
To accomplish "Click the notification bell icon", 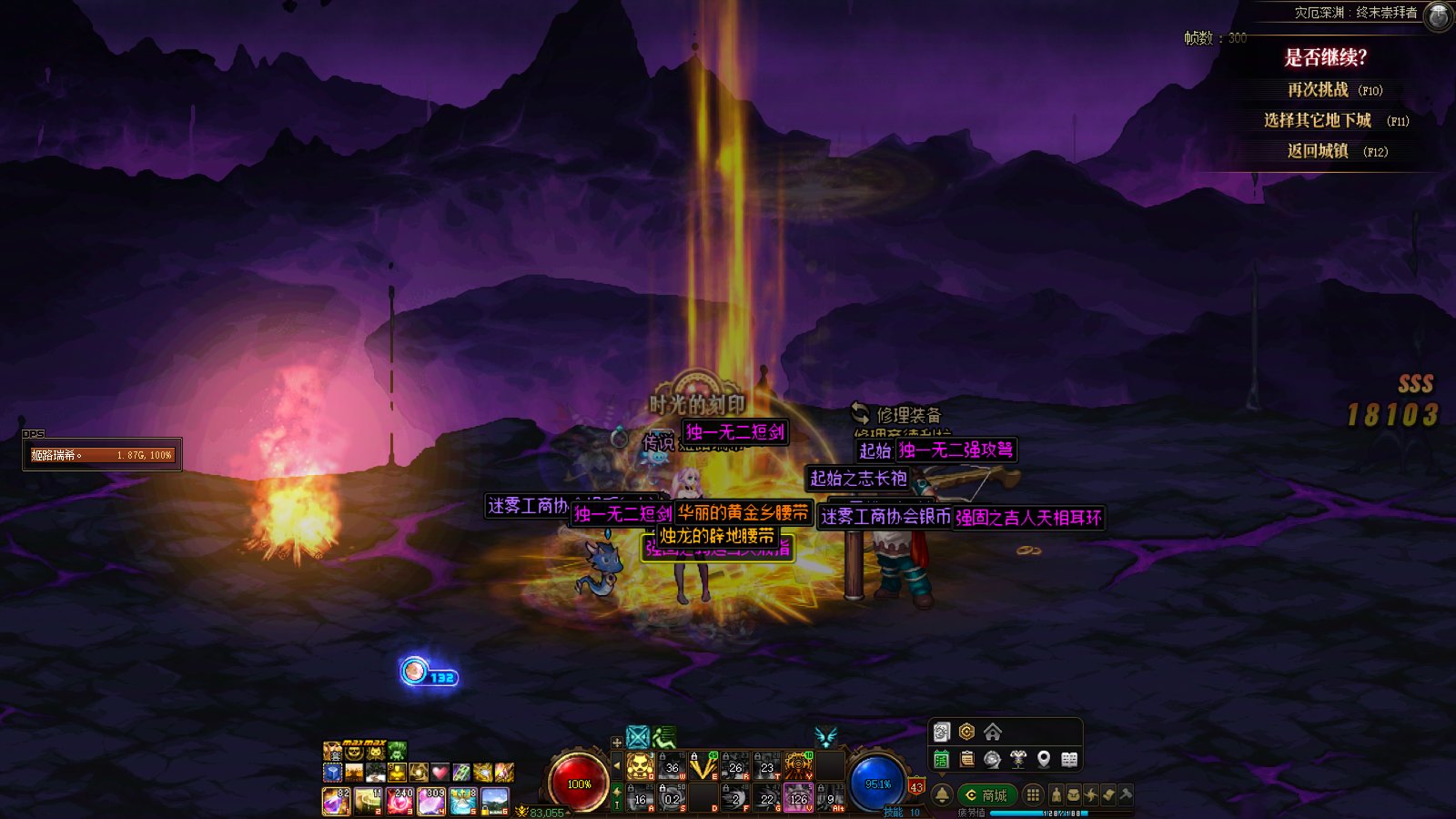I will point(942,794).
